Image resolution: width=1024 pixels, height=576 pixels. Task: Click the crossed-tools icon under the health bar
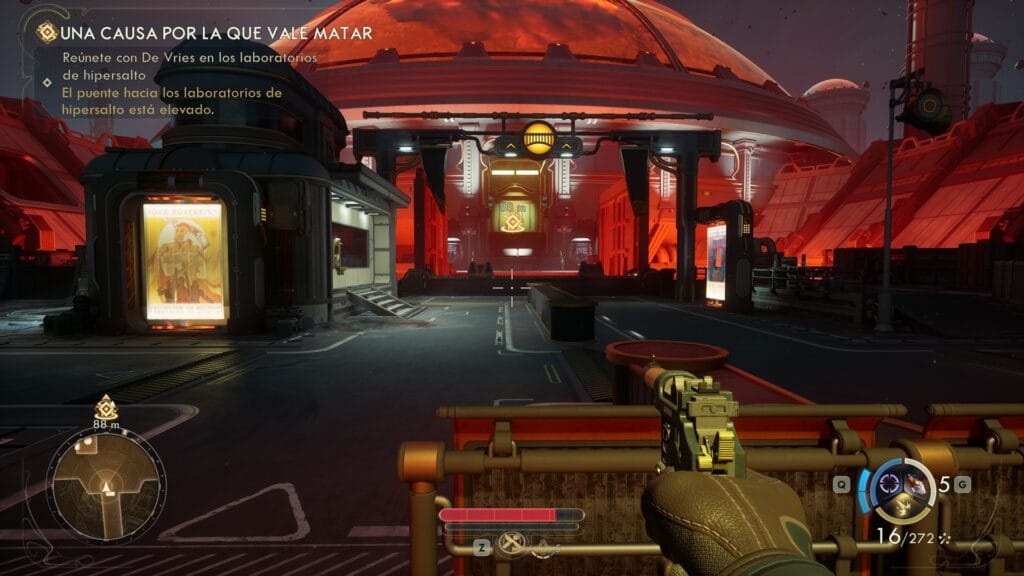click(x=512, y=546)
